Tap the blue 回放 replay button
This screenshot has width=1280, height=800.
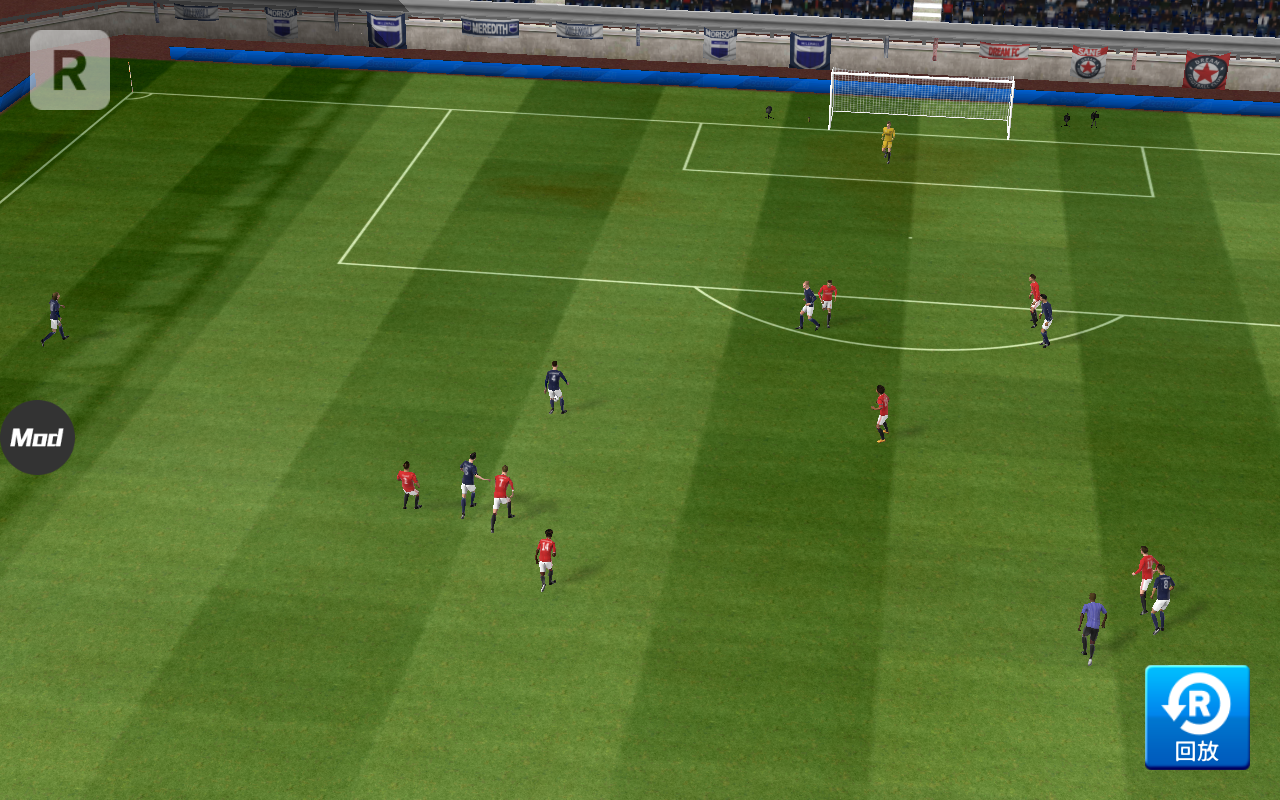coord(1197,717)
